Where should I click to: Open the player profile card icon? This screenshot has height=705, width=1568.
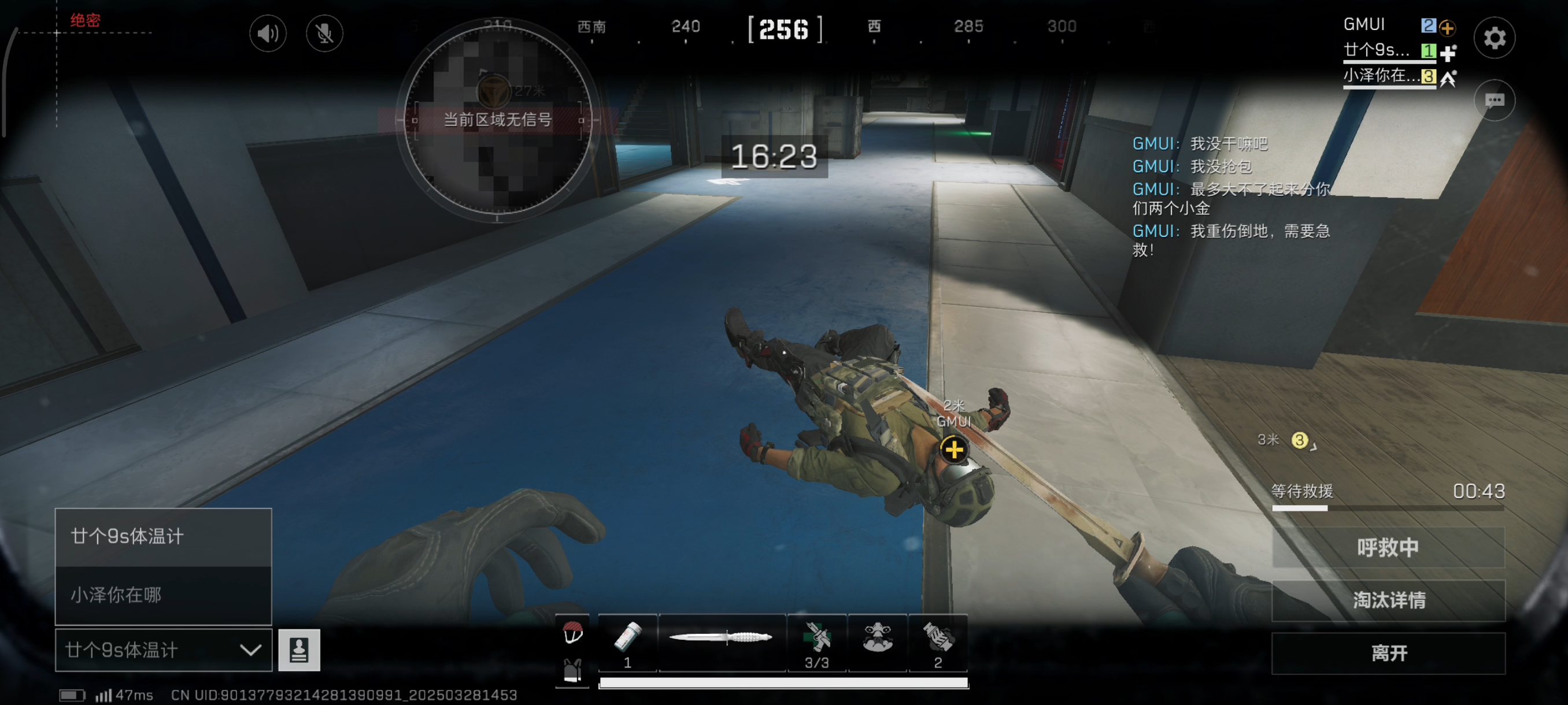[299, 650]
